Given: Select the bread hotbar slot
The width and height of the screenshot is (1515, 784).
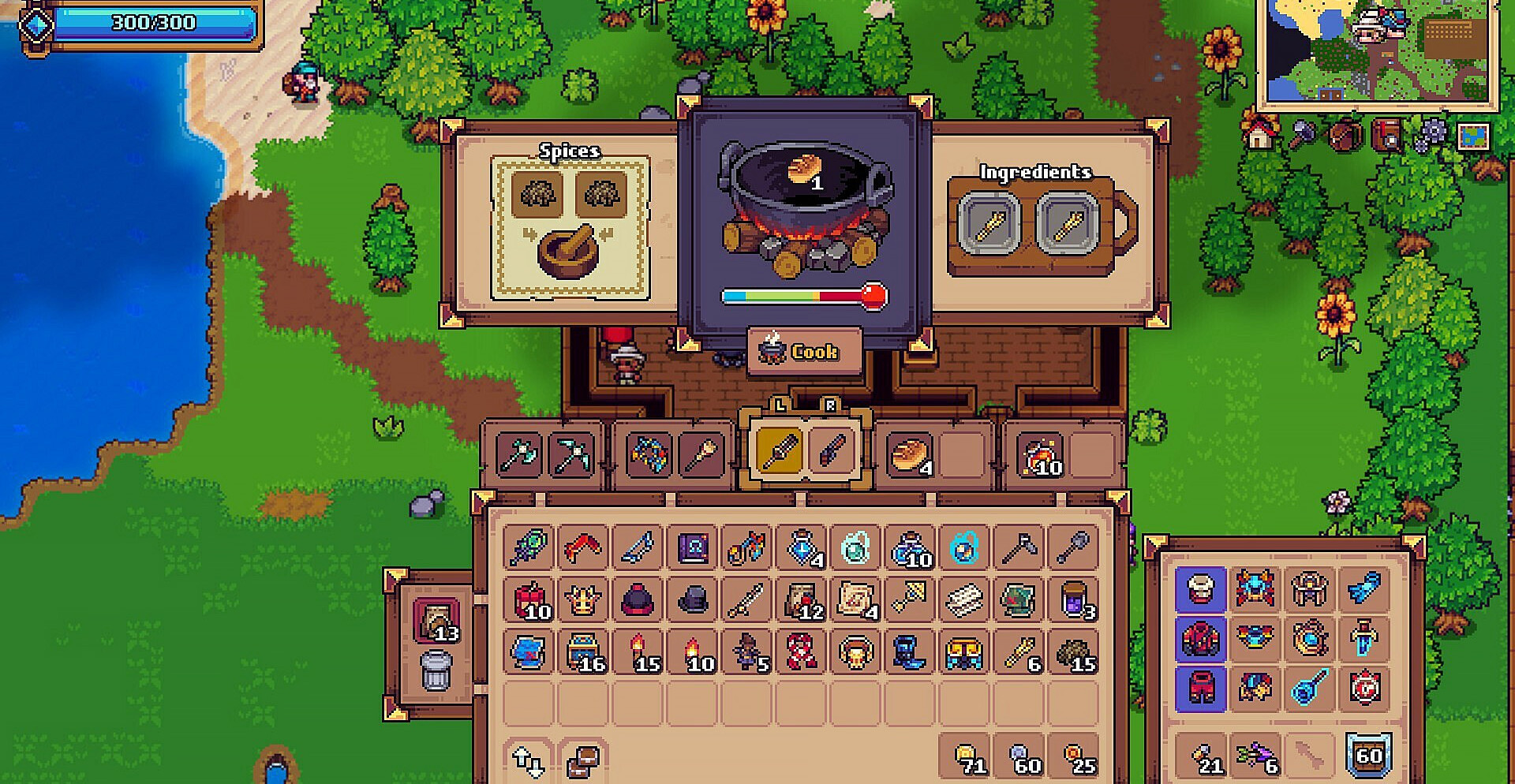Looking at the screenshot, I should [x=910, y=455].
